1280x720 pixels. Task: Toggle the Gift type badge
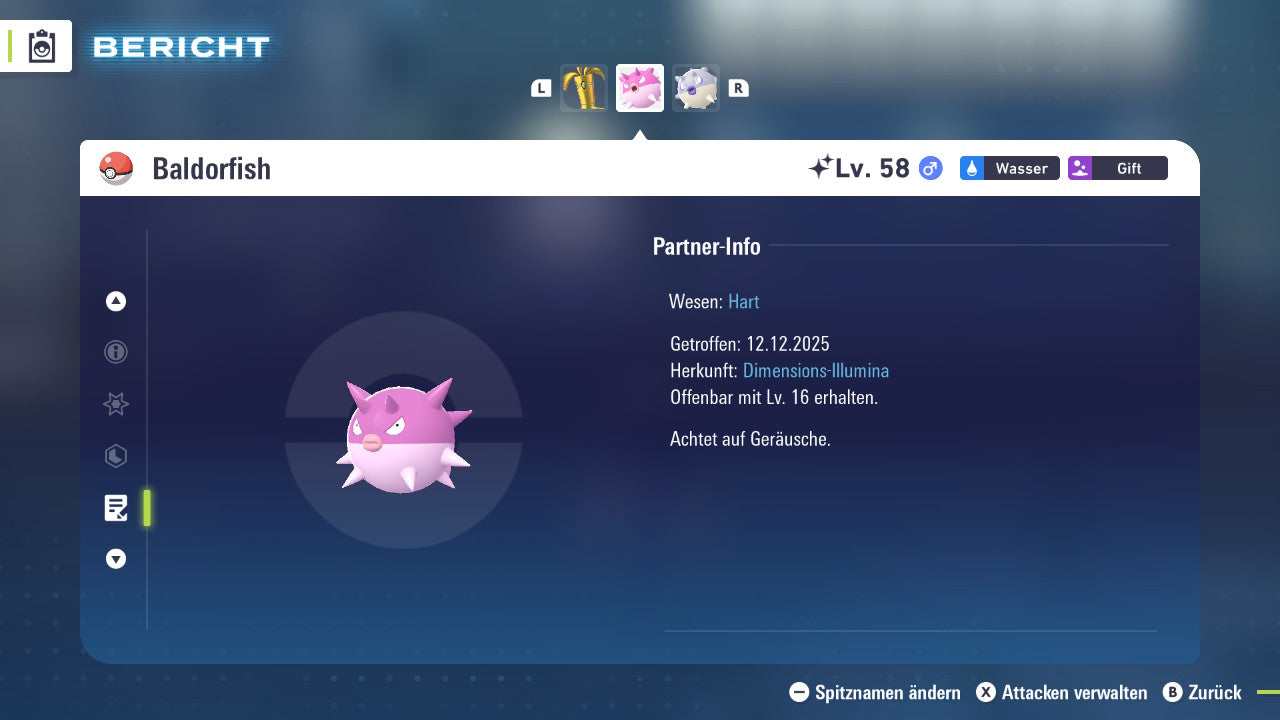(x=1117, y=168)
